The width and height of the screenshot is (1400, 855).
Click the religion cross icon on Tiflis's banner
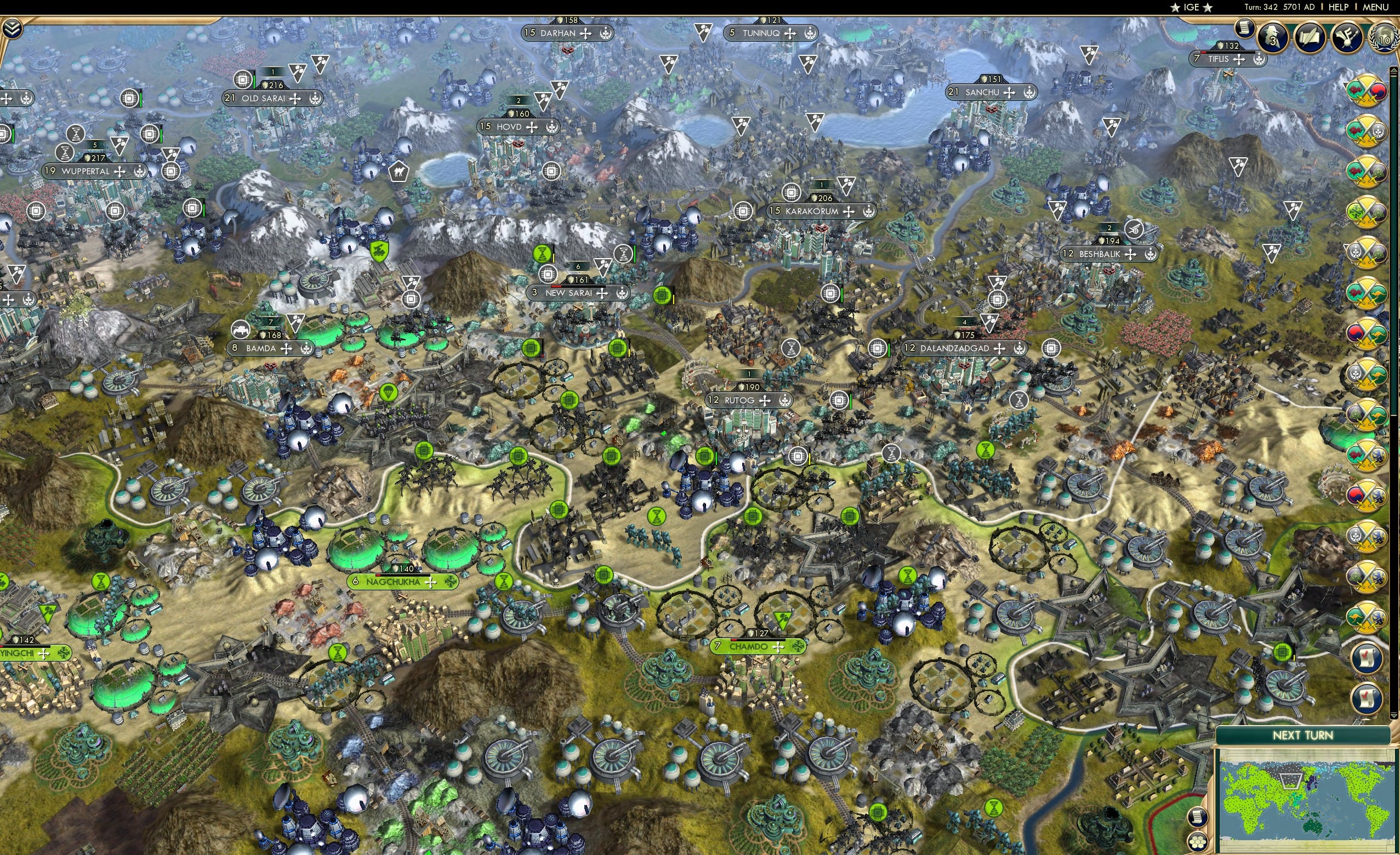click(x=1240, y=61)
